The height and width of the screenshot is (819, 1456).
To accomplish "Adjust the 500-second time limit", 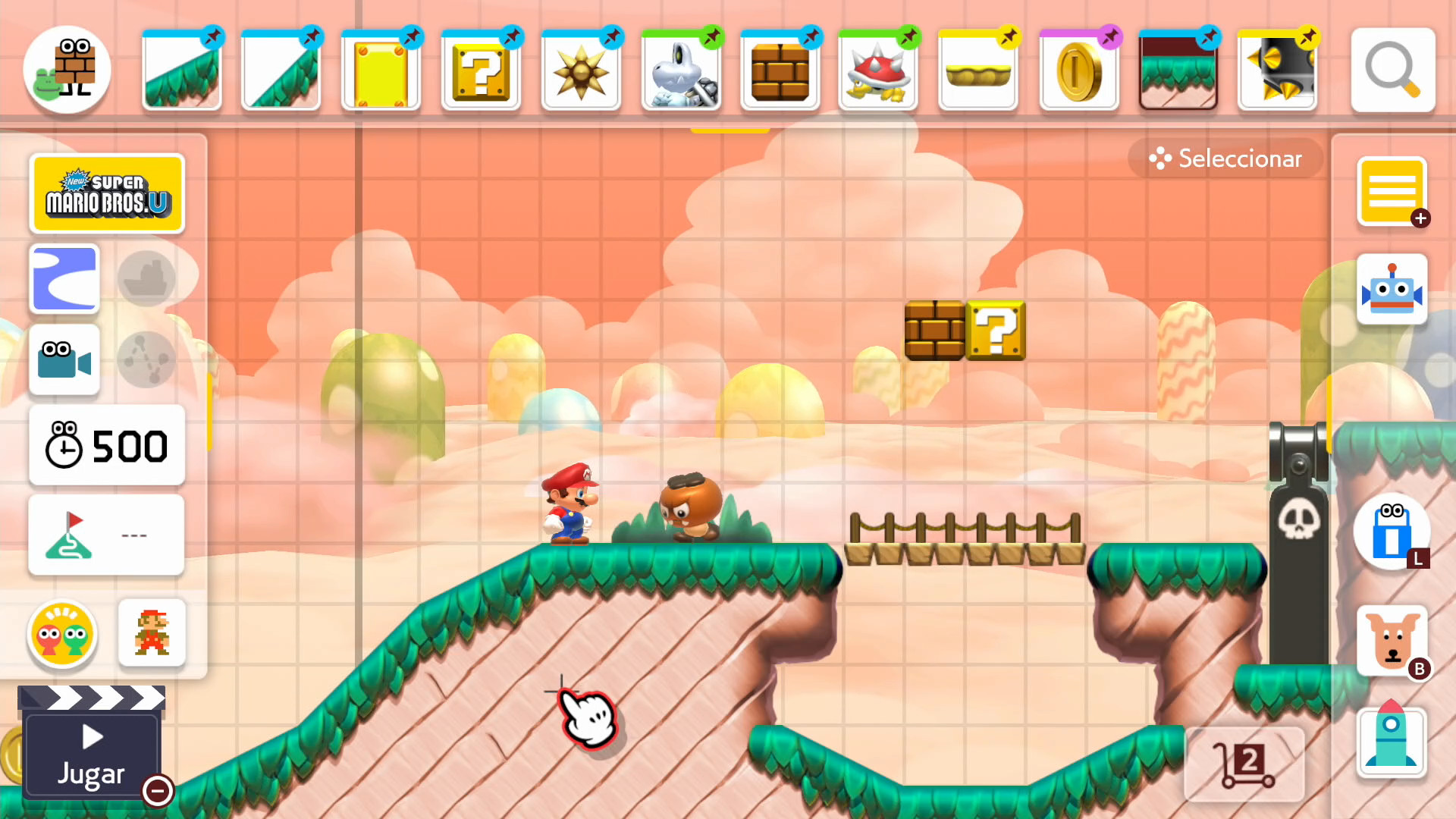I will [106, 446].
